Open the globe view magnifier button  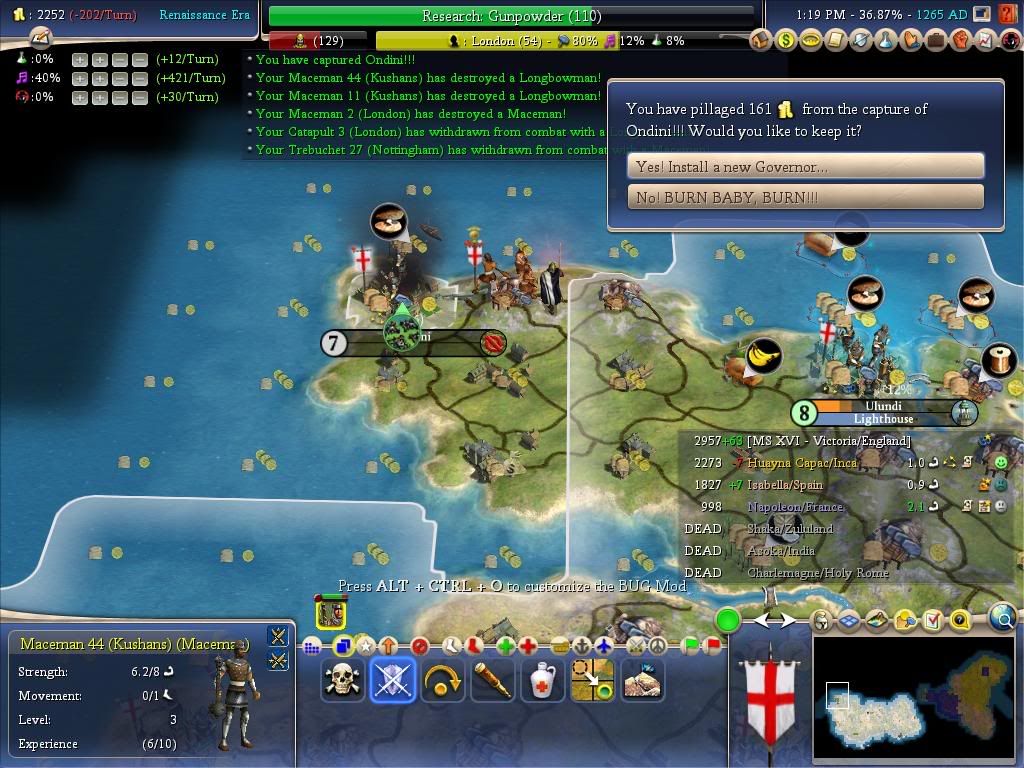[x=1003, y=619]
